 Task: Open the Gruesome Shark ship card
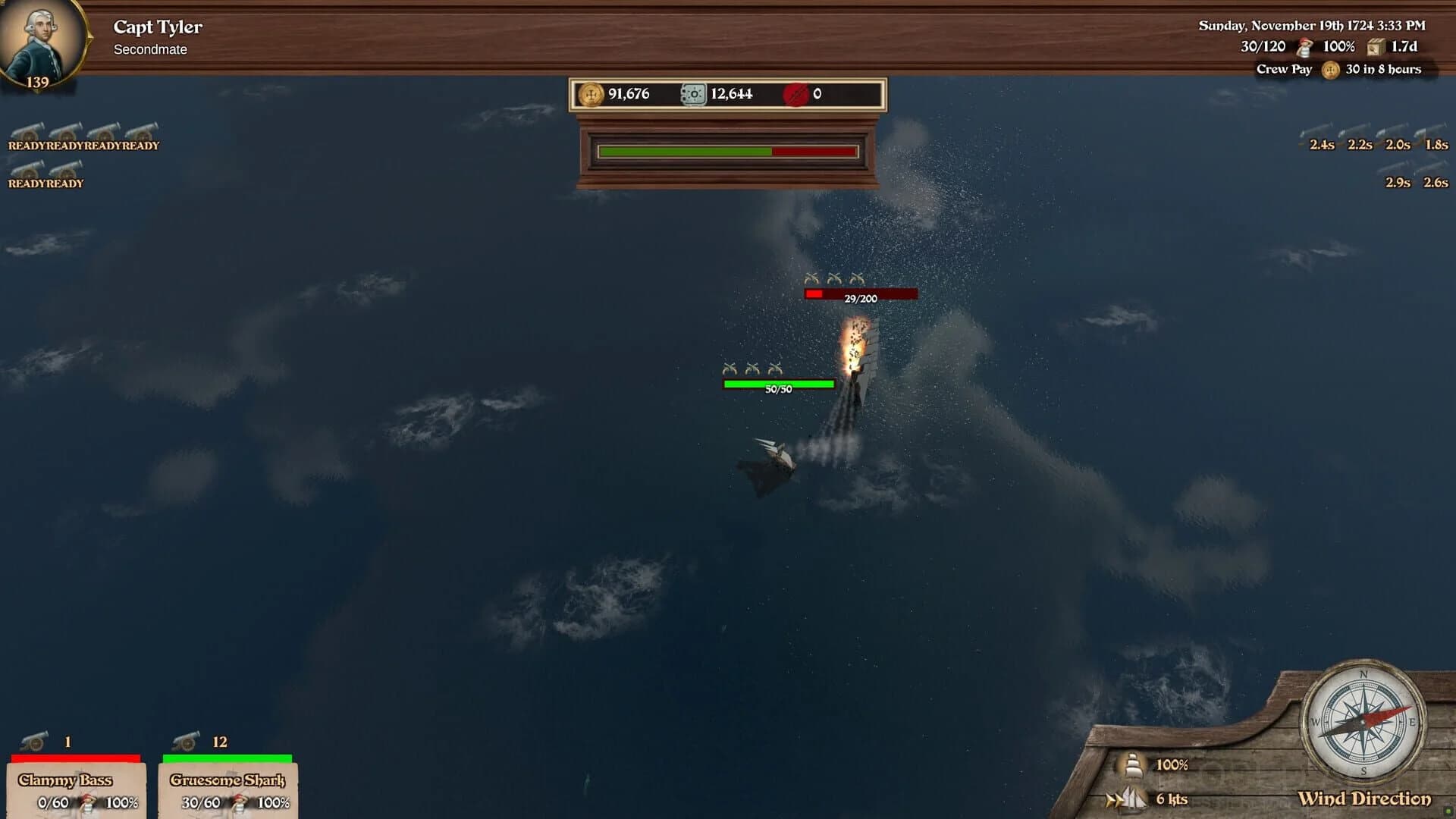tap(227, 789)
